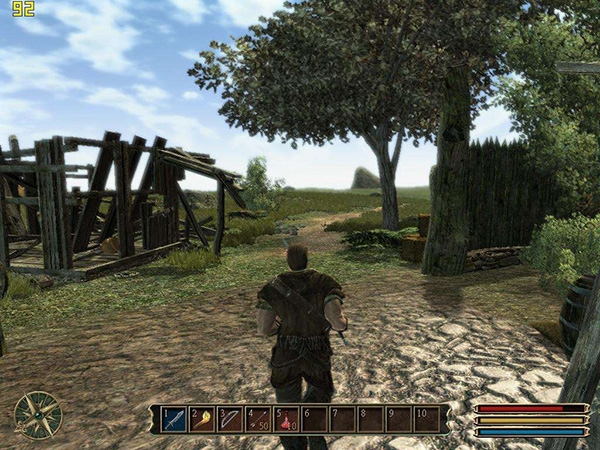Equip the torch from the hotbar
This screenshot has height=450, width=600.
201,418
